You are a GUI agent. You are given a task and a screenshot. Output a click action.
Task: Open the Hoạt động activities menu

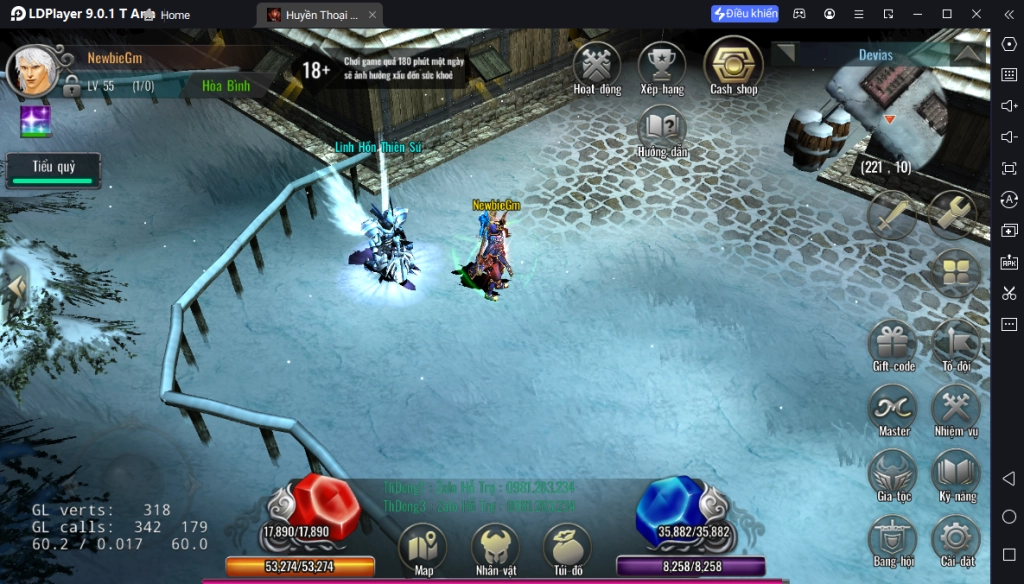[x=597, y=65]
